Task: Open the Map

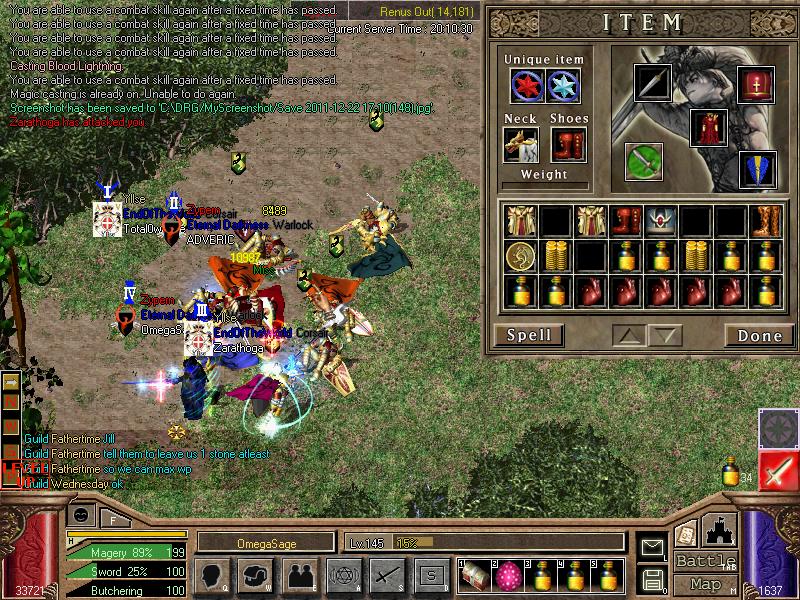Action: (705, 584)
